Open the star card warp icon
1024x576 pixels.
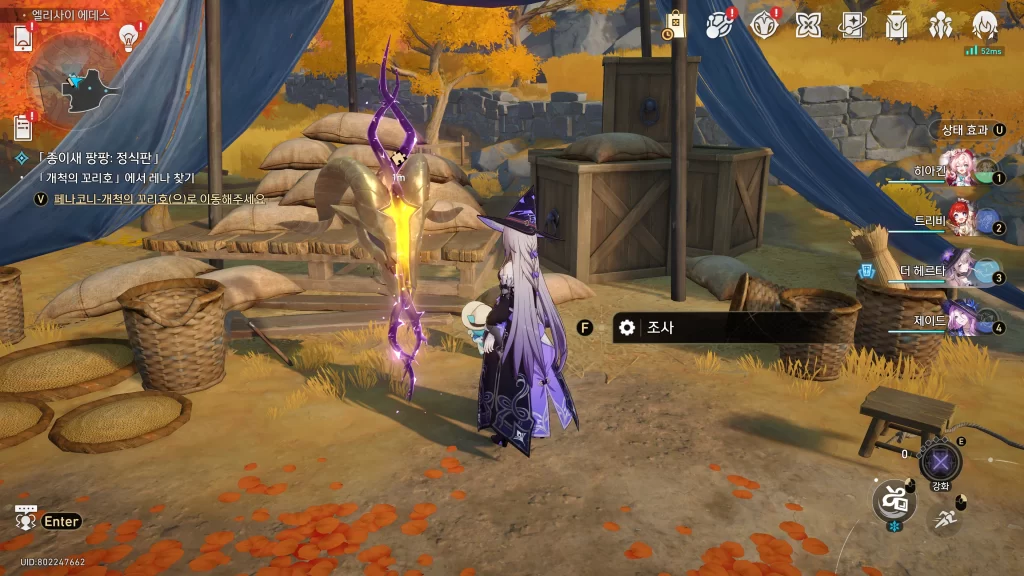click(x=852, y=26)
